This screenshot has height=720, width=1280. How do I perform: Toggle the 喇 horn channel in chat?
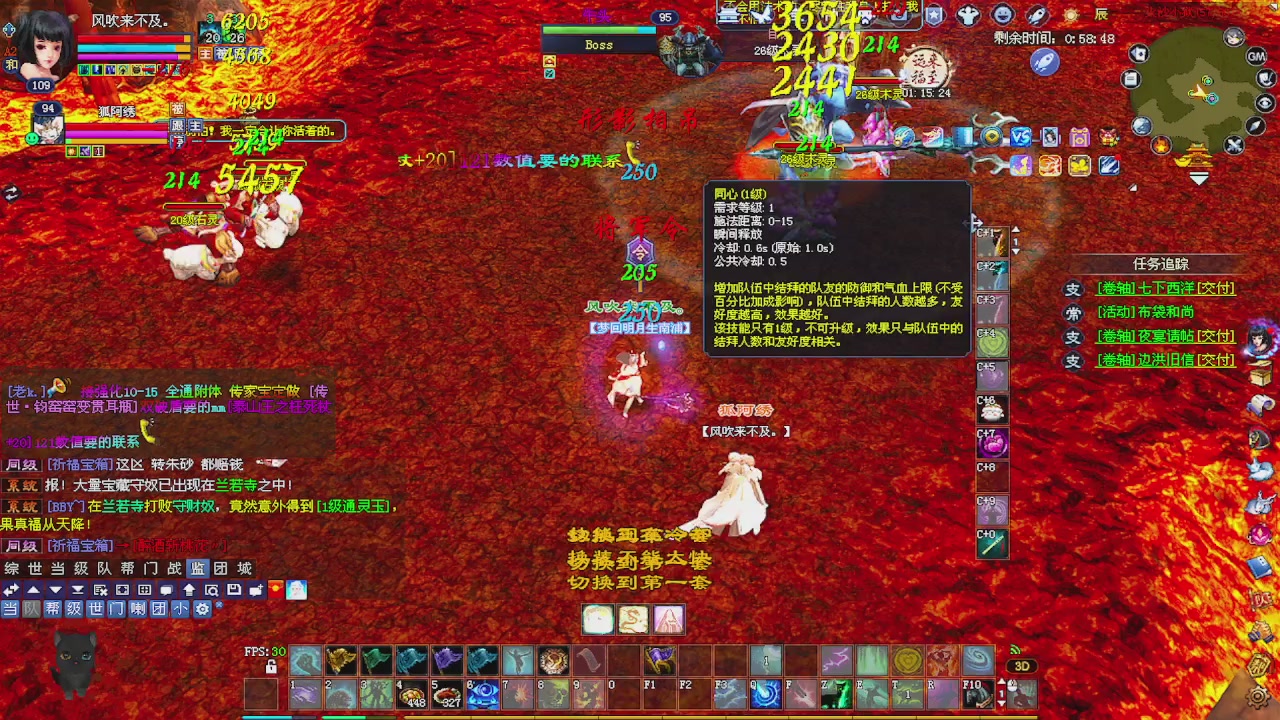[136, 608]
